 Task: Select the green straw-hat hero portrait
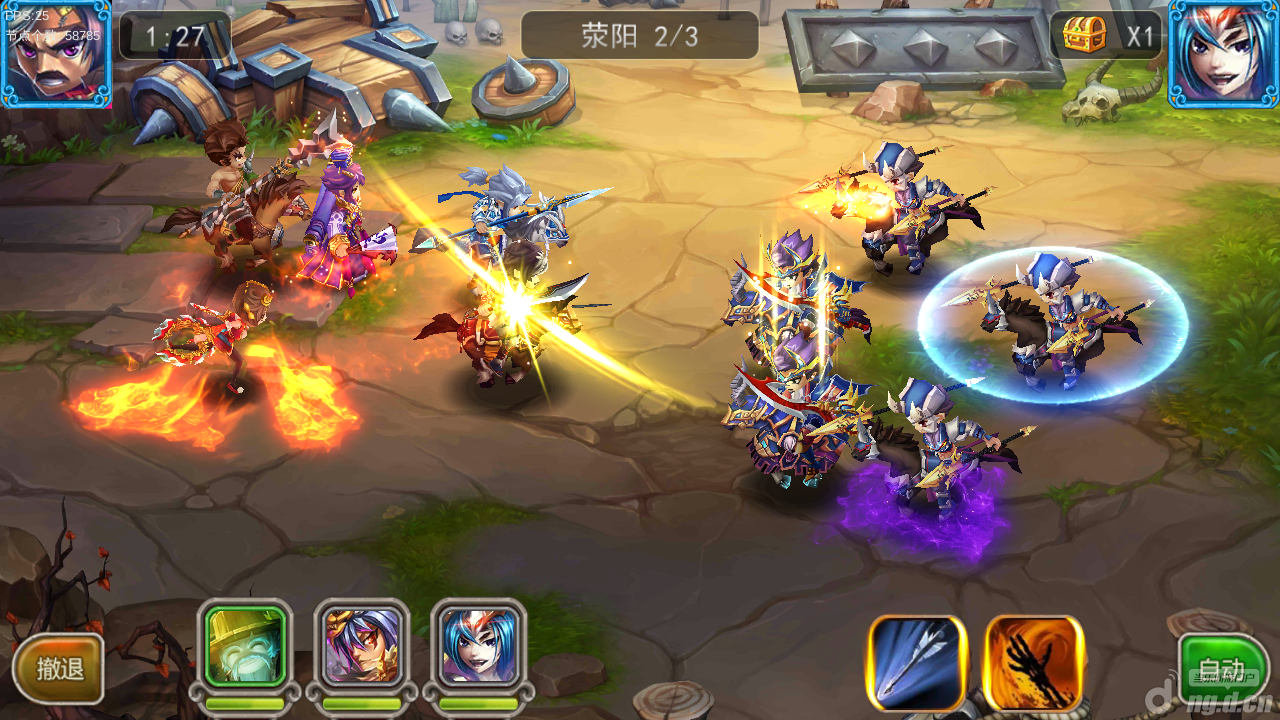[x=246, y=646]
